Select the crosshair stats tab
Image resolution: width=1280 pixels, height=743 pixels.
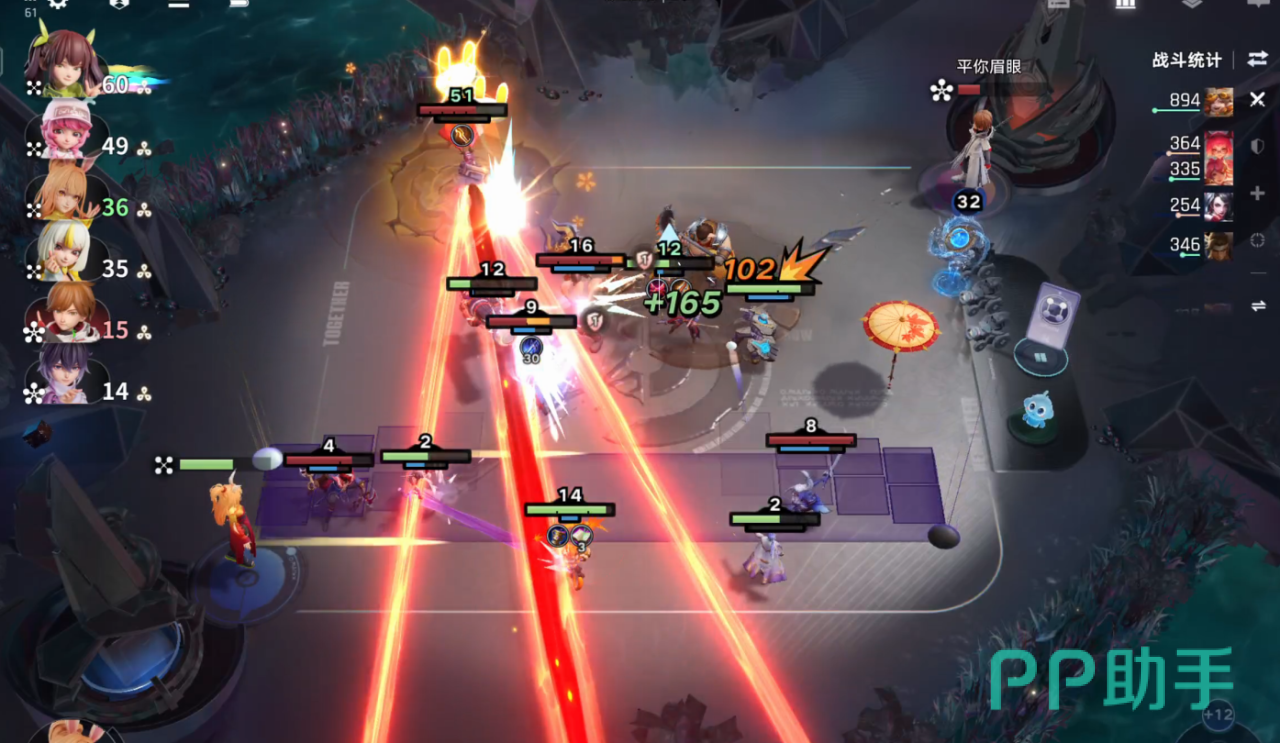pyautogui.click(x=1258, y=240)
